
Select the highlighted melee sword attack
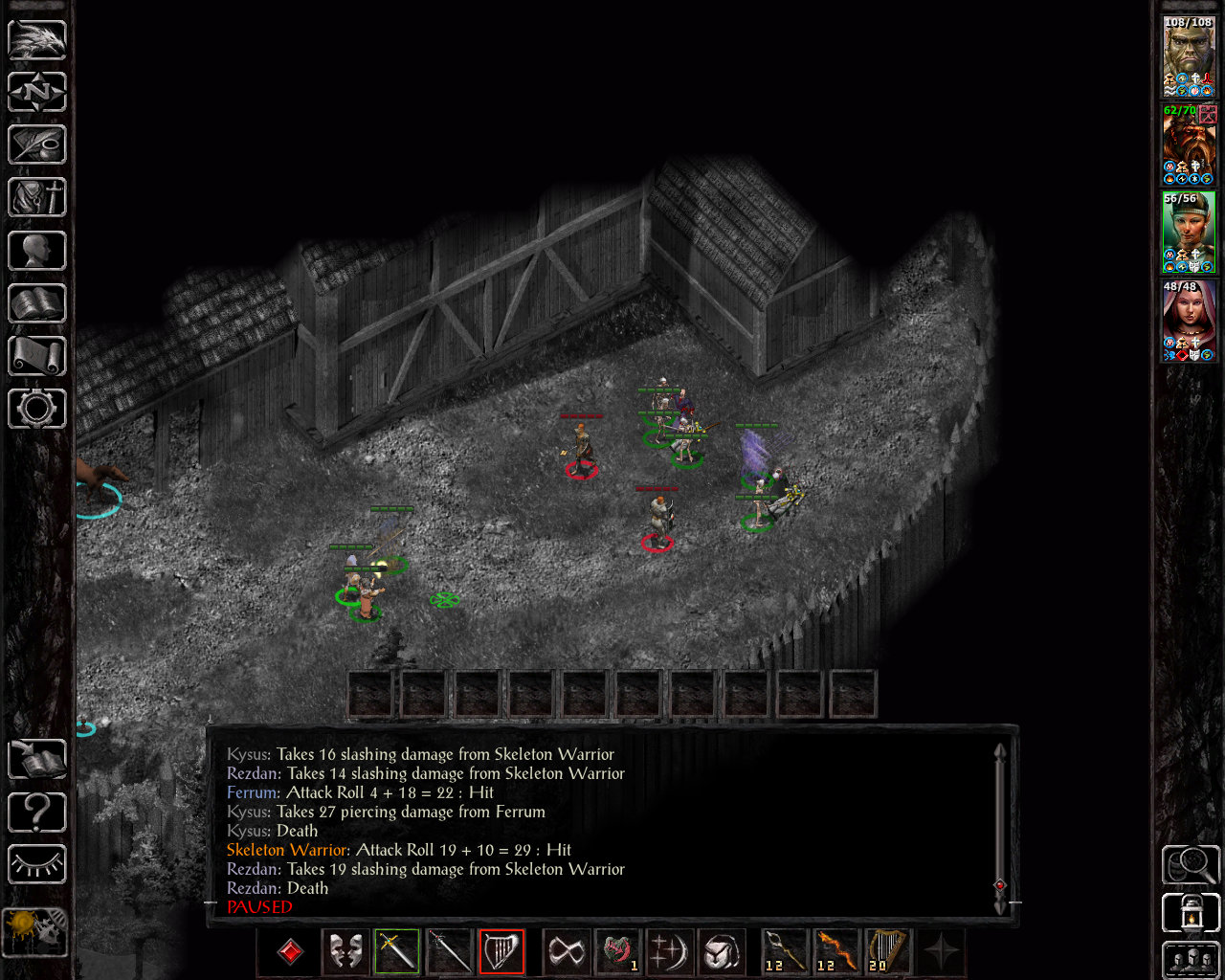pos(395,951)
